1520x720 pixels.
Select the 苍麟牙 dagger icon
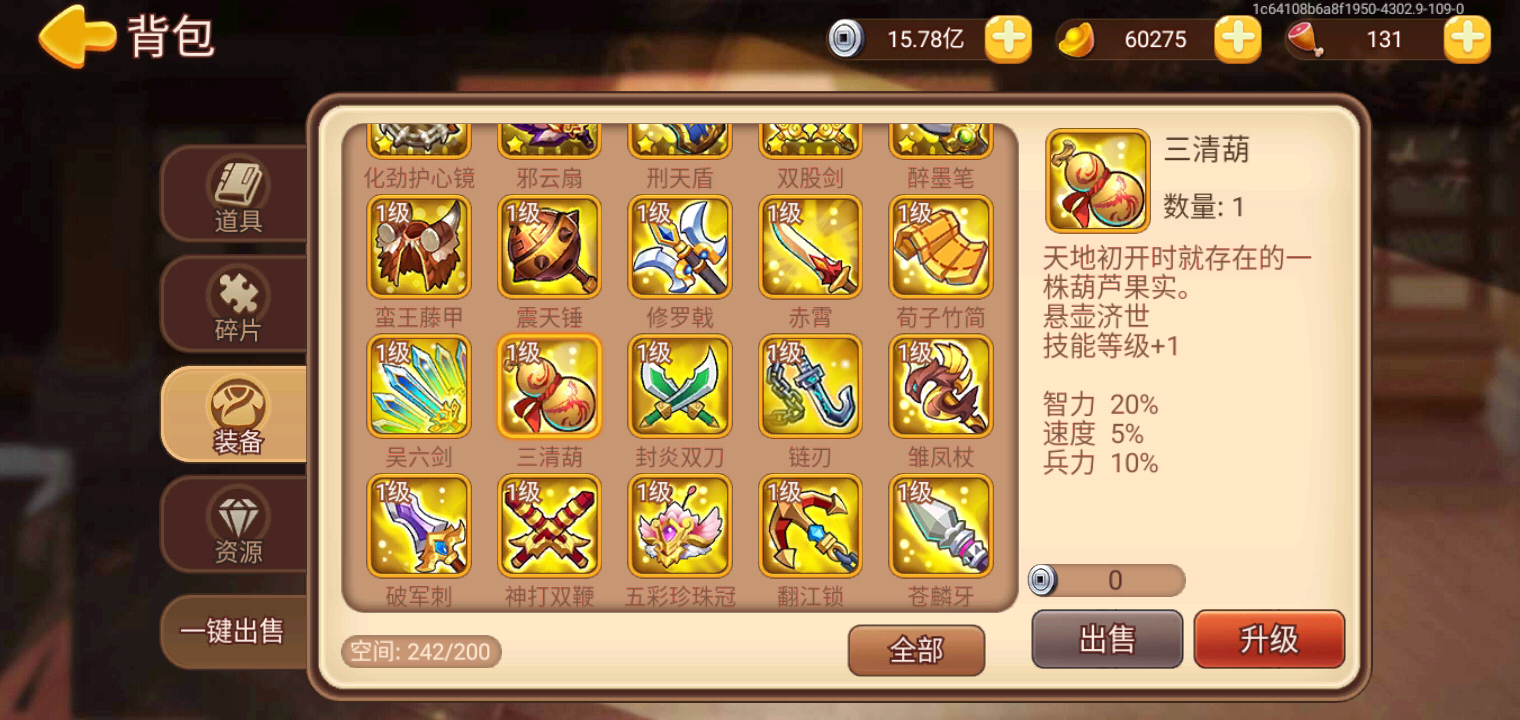point(940,524)
